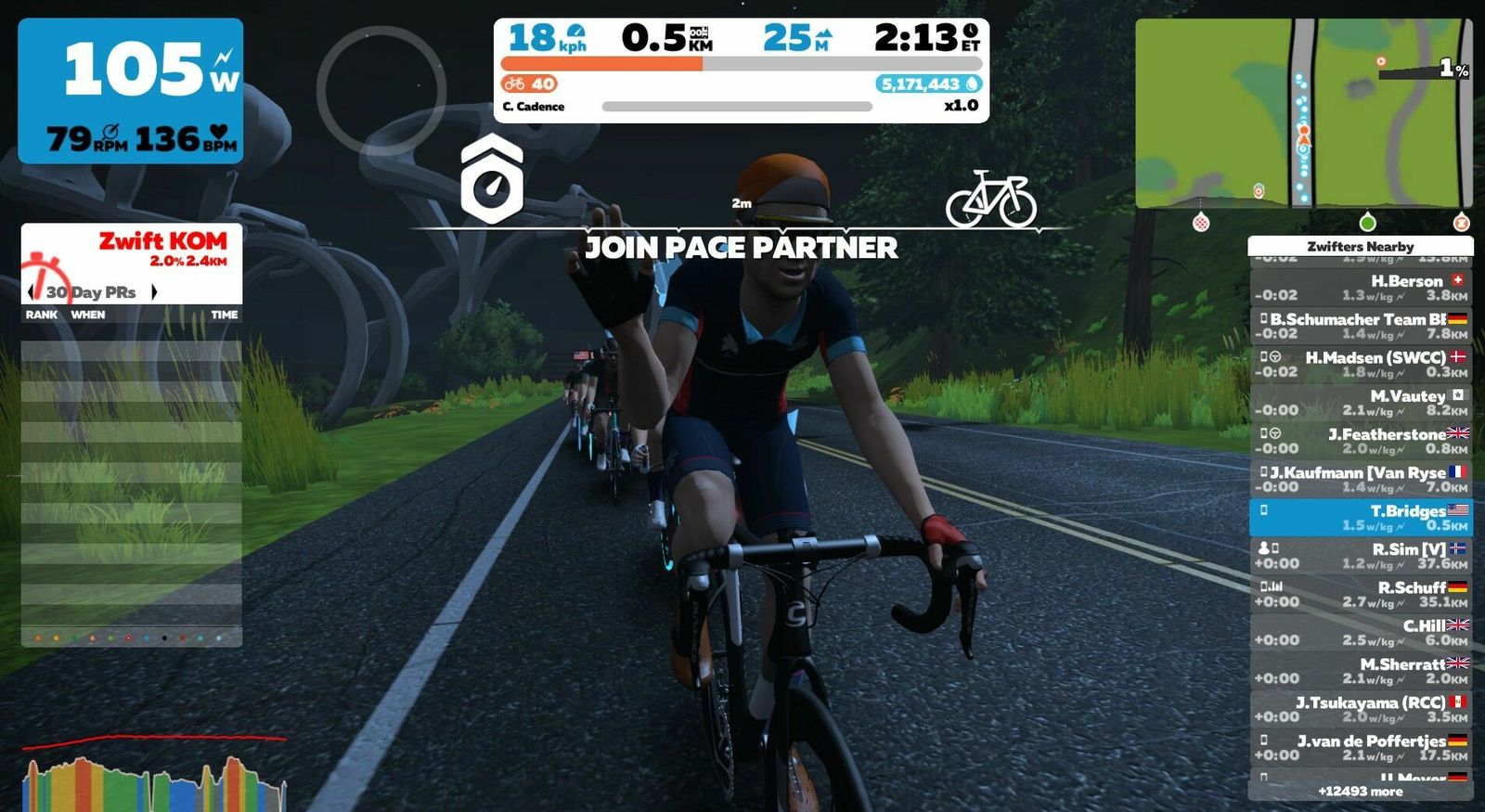View J.Tsukayama (RCC) rider row
The height and width of the screenshot is (812, 1485).
click(x=1361, y=709)
